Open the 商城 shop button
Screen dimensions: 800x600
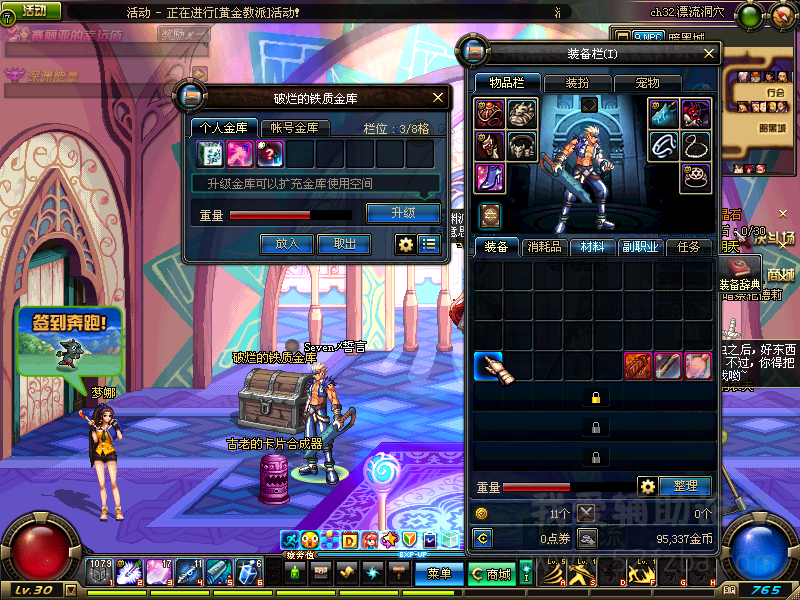(x=498, y=574)
